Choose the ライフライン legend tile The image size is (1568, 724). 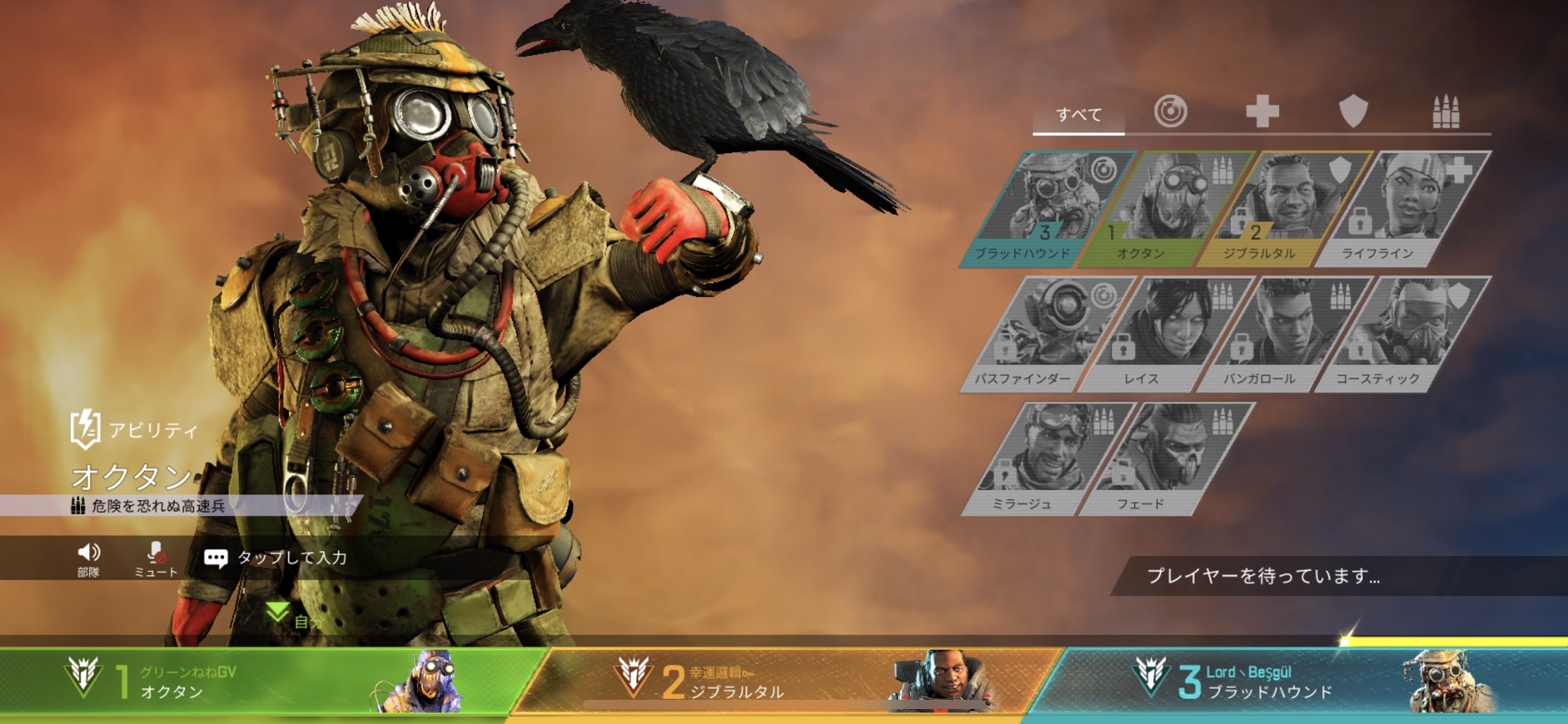pyautogui.click(x=1402, y=208)
